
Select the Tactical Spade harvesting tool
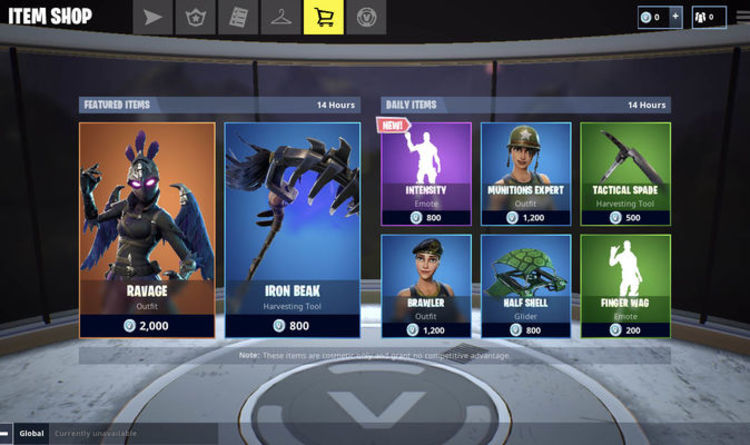626,174
